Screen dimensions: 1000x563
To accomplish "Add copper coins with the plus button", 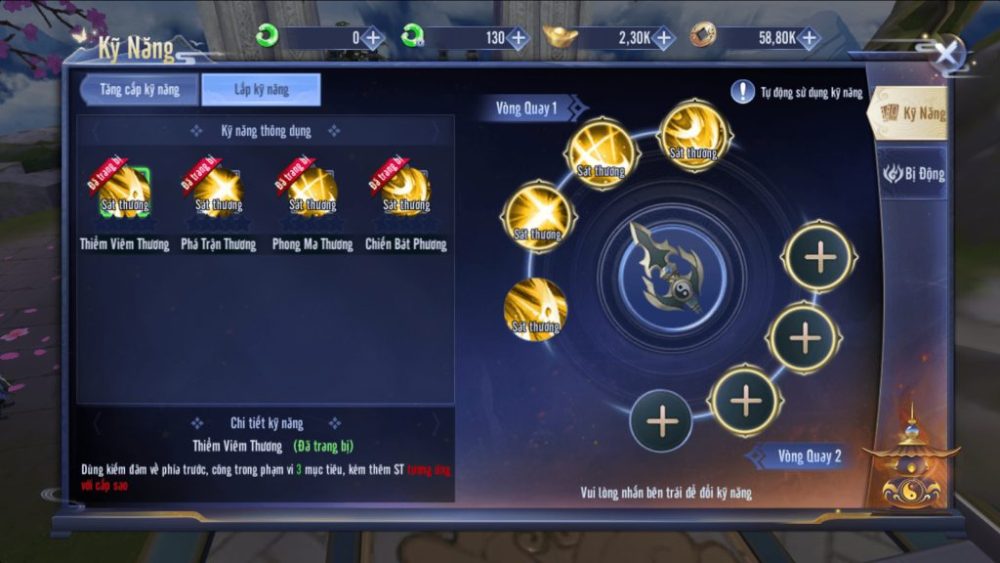I will [x=808, y=39].
